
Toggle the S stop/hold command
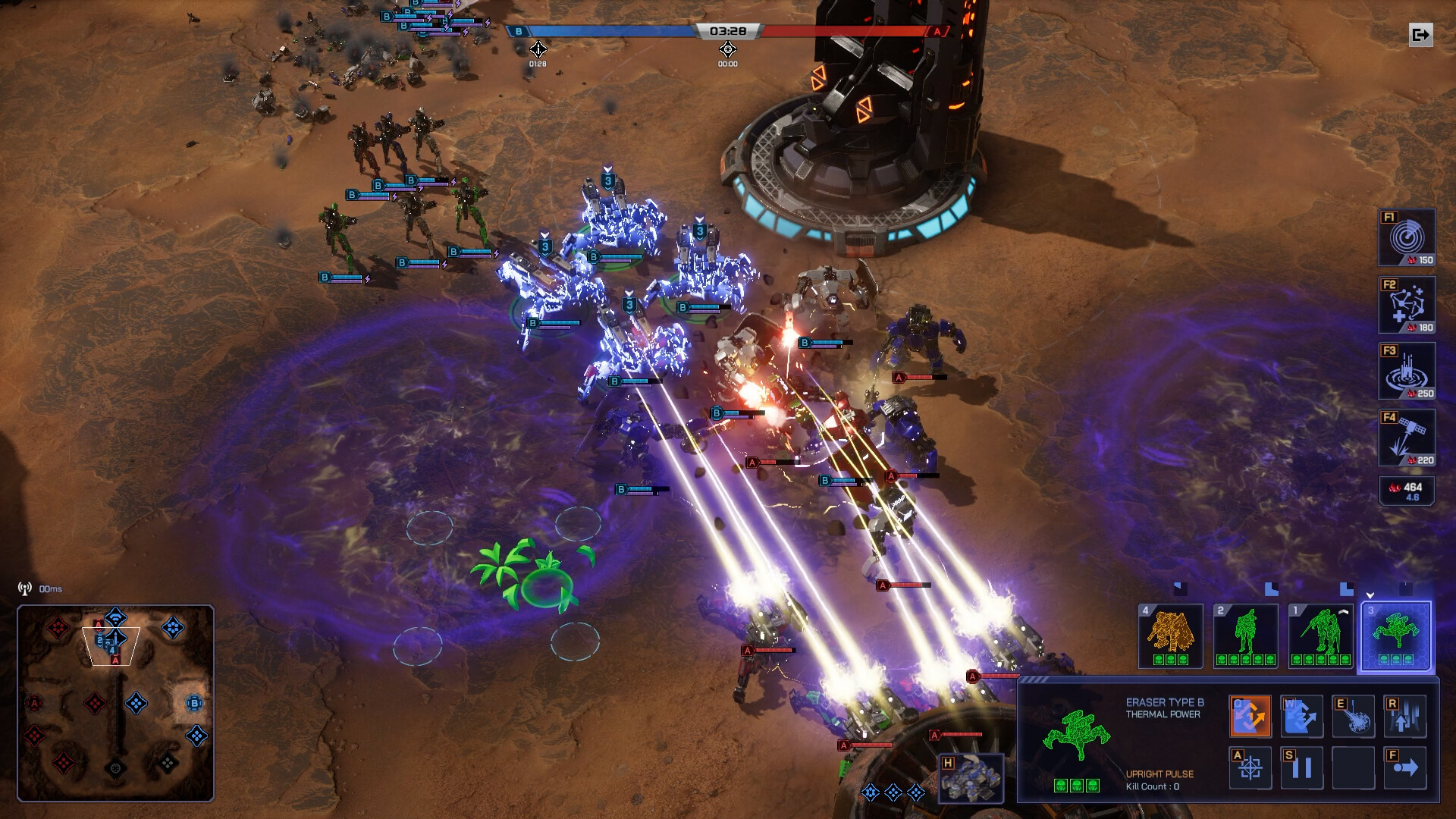click(x=1303, y=768)
